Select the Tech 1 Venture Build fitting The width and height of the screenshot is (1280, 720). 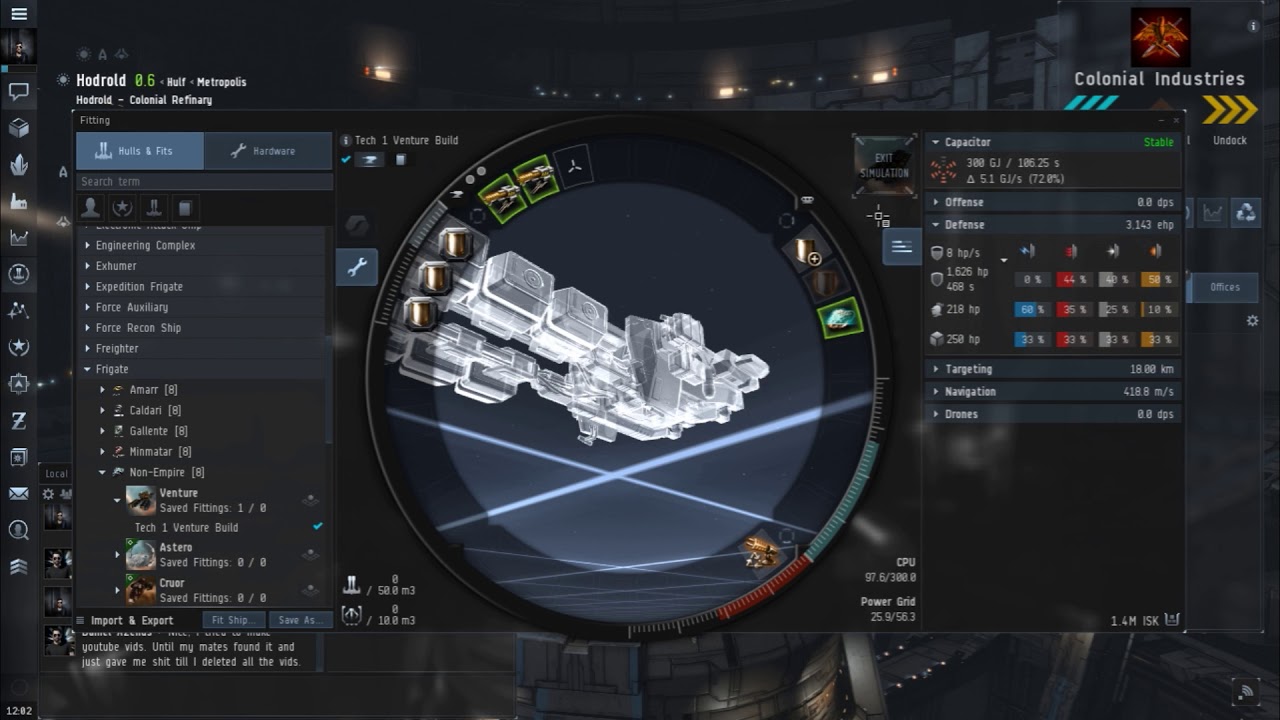187,527
